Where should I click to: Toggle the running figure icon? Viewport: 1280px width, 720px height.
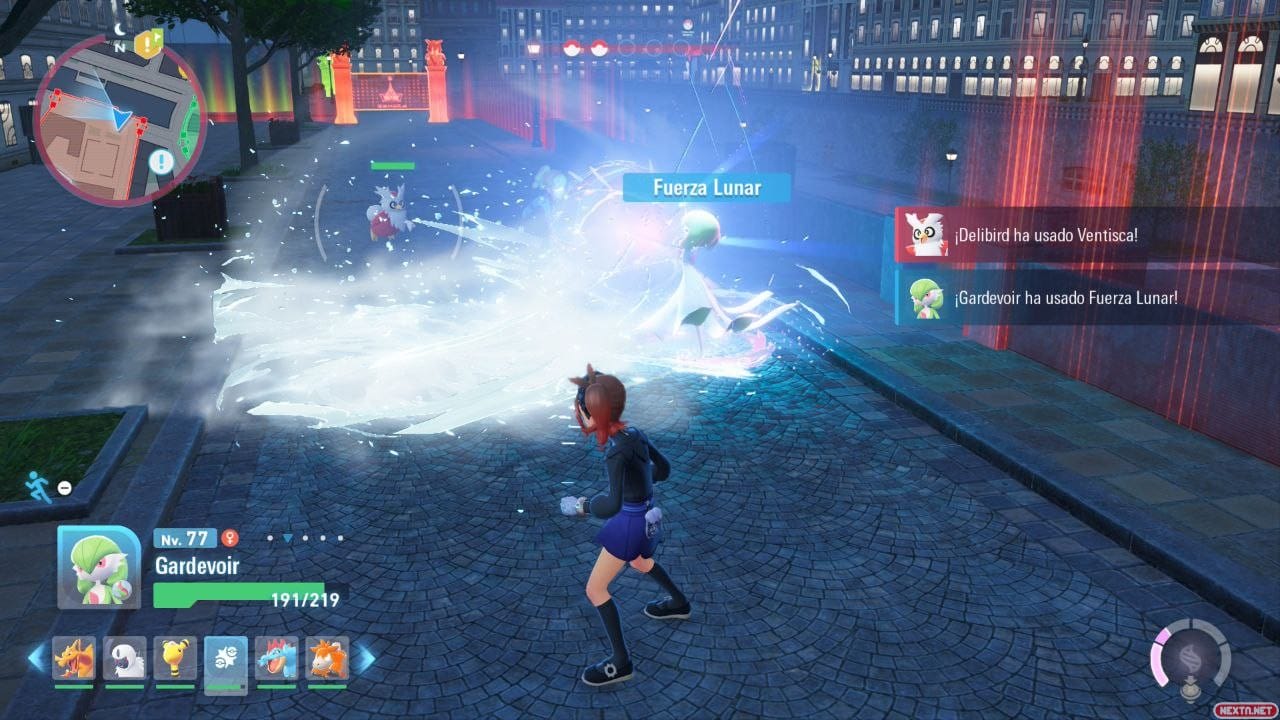point(38,487)
